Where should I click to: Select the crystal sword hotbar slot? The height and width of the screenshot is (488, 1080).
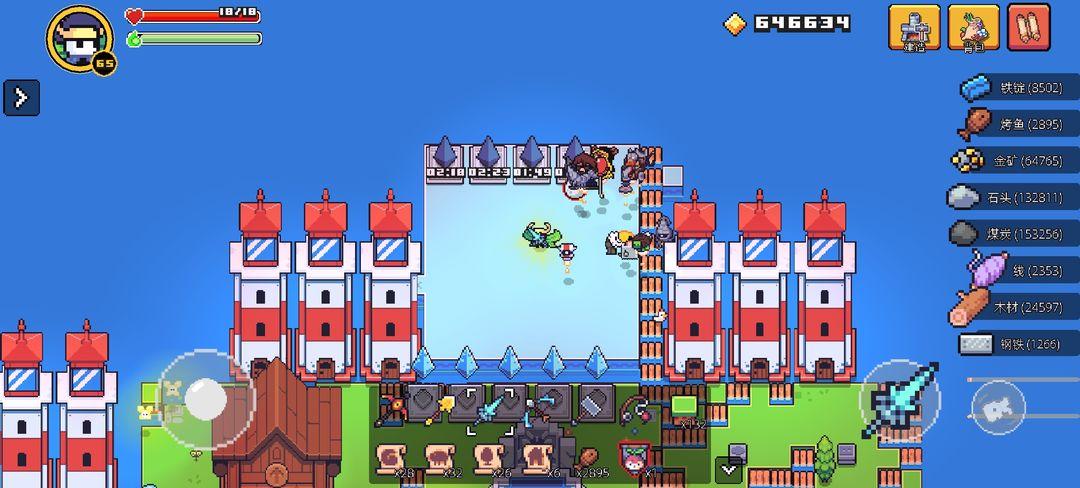tap(494, 407)
